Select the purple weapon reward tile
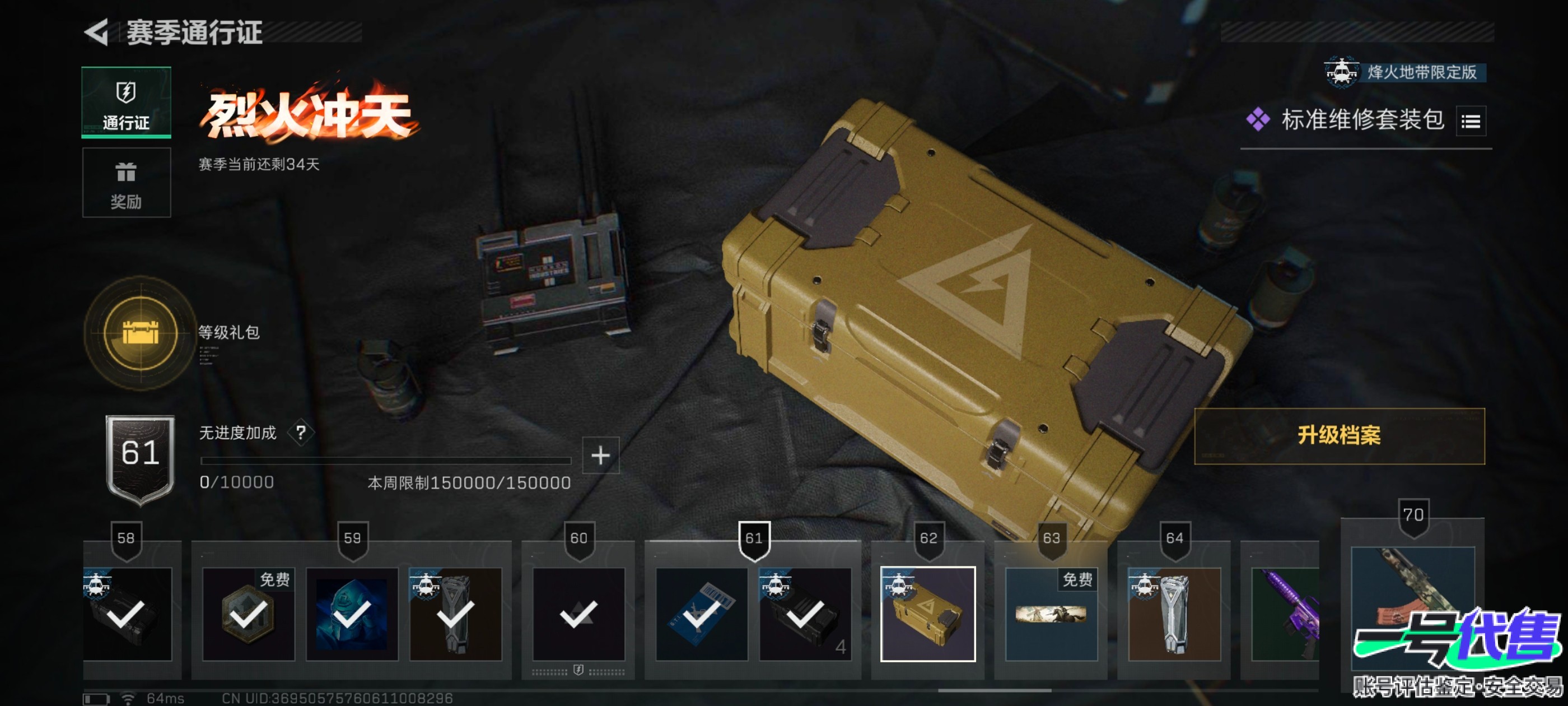 1285,614
